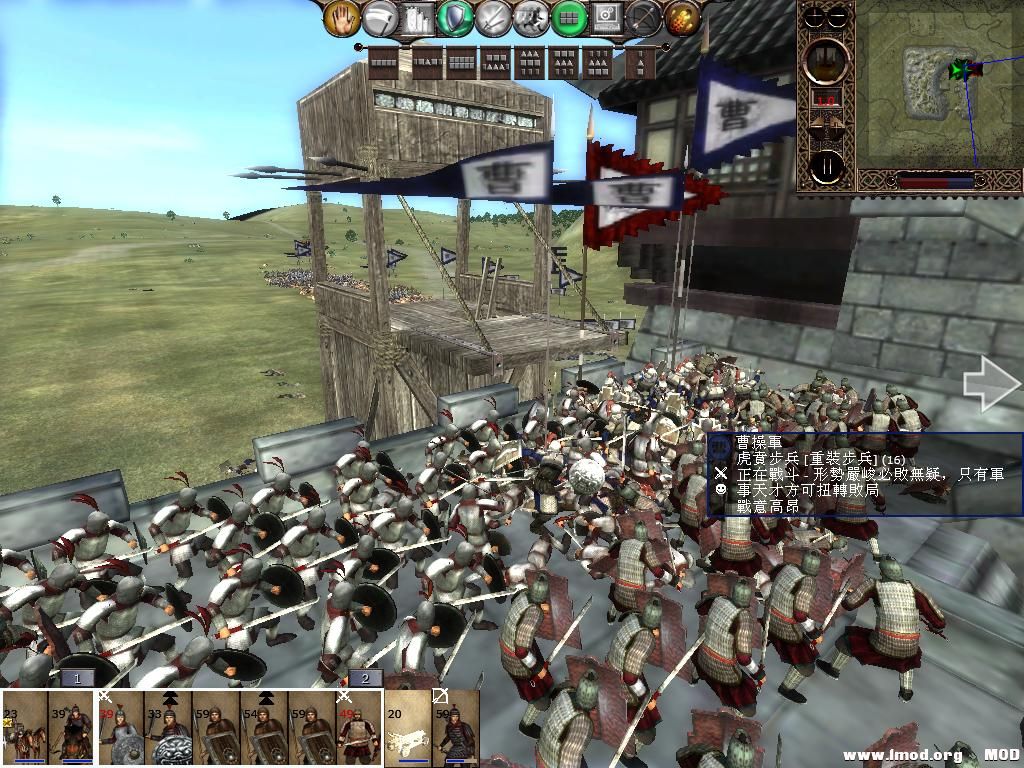
Task: Choose the single line group formation banner
Action: pyautogui.click(x=384, y=62)
